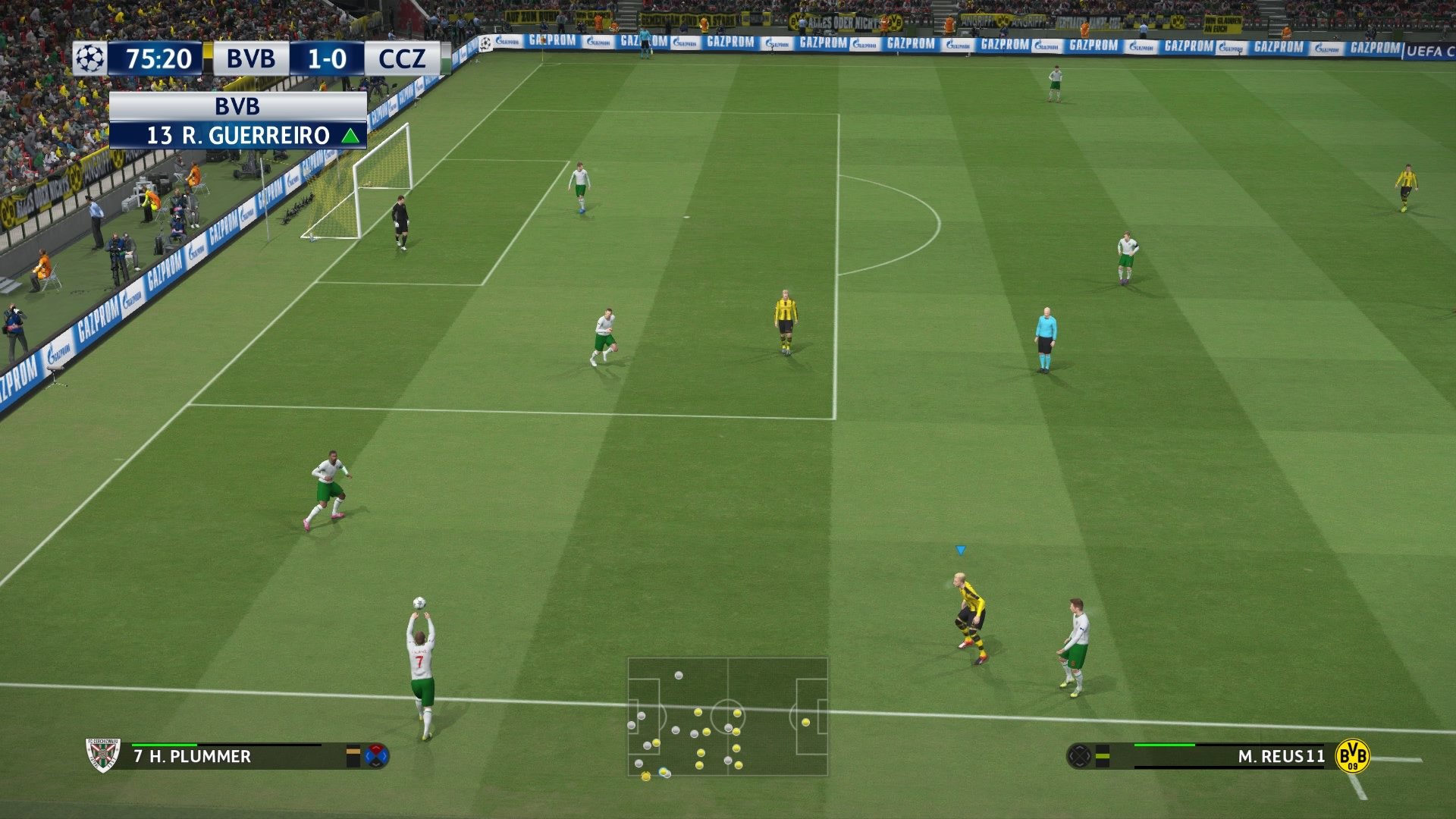Click the UEFA Champions League starball logo

click(89, 56)
